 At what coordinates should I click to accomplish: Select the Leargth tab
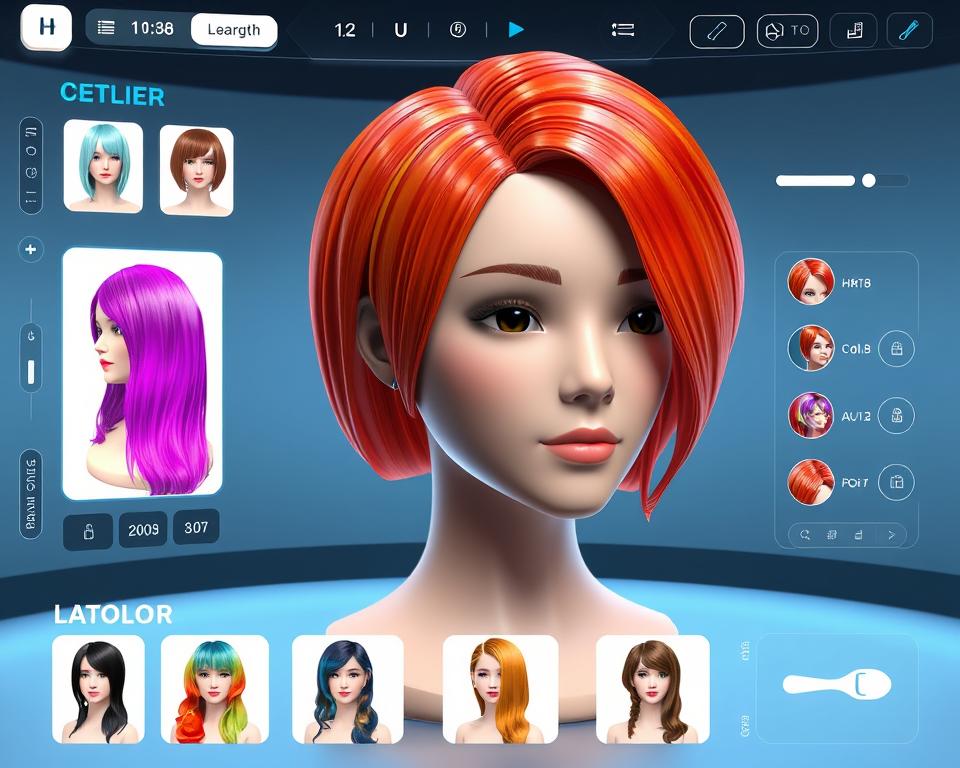point(233,30)
